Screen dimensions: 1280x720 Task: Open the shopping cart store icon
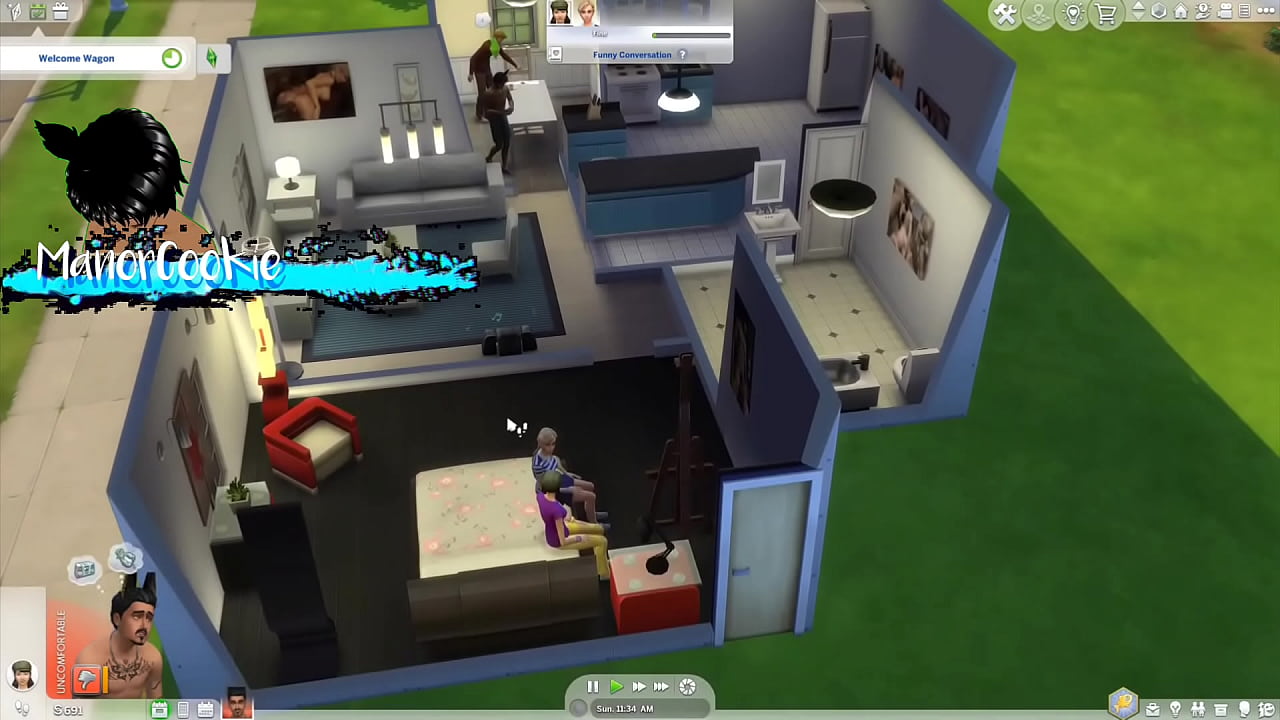pos(1105,12)
